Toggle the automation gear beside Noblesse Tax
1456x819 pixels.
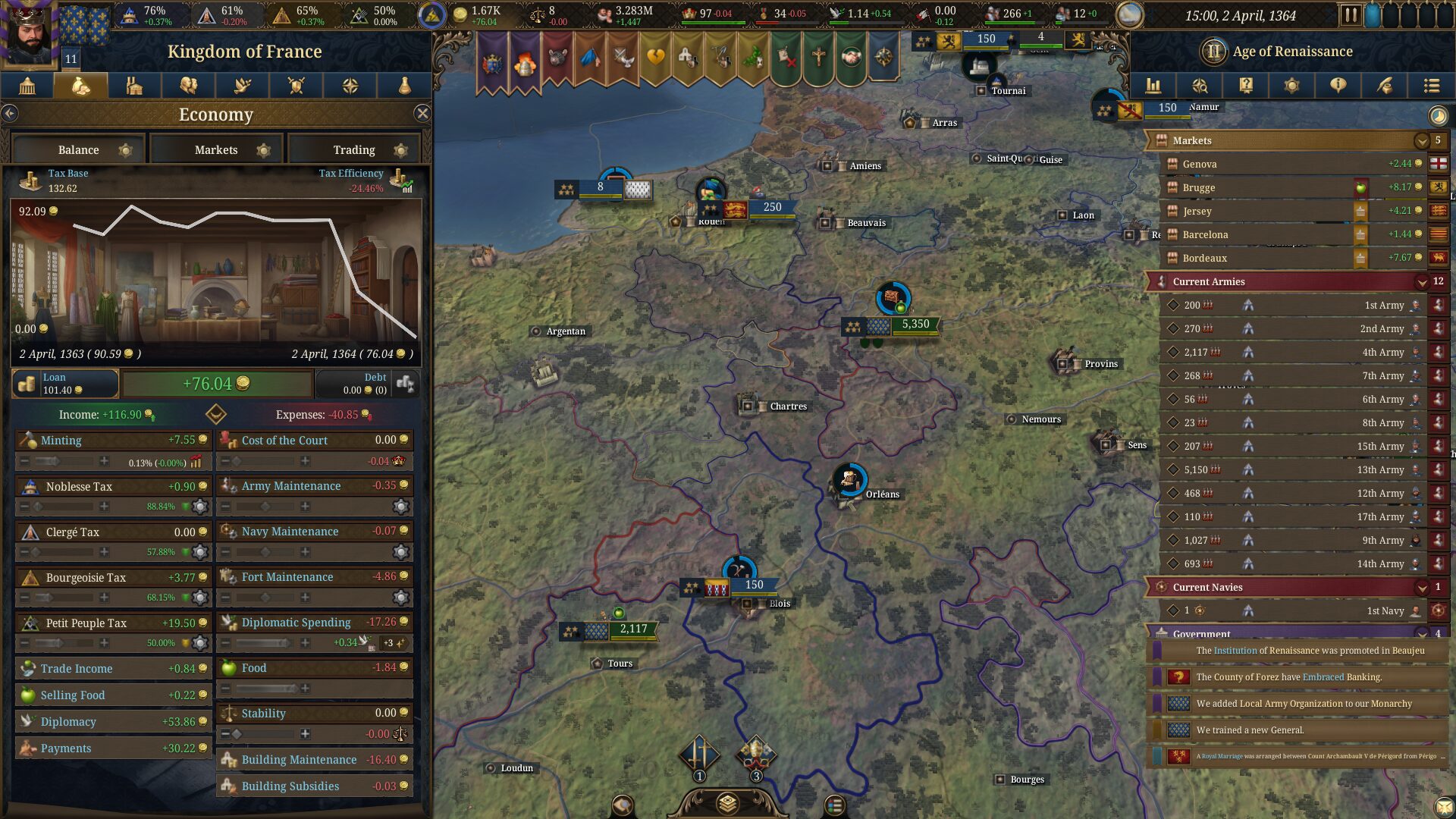[x=199, y=507]
